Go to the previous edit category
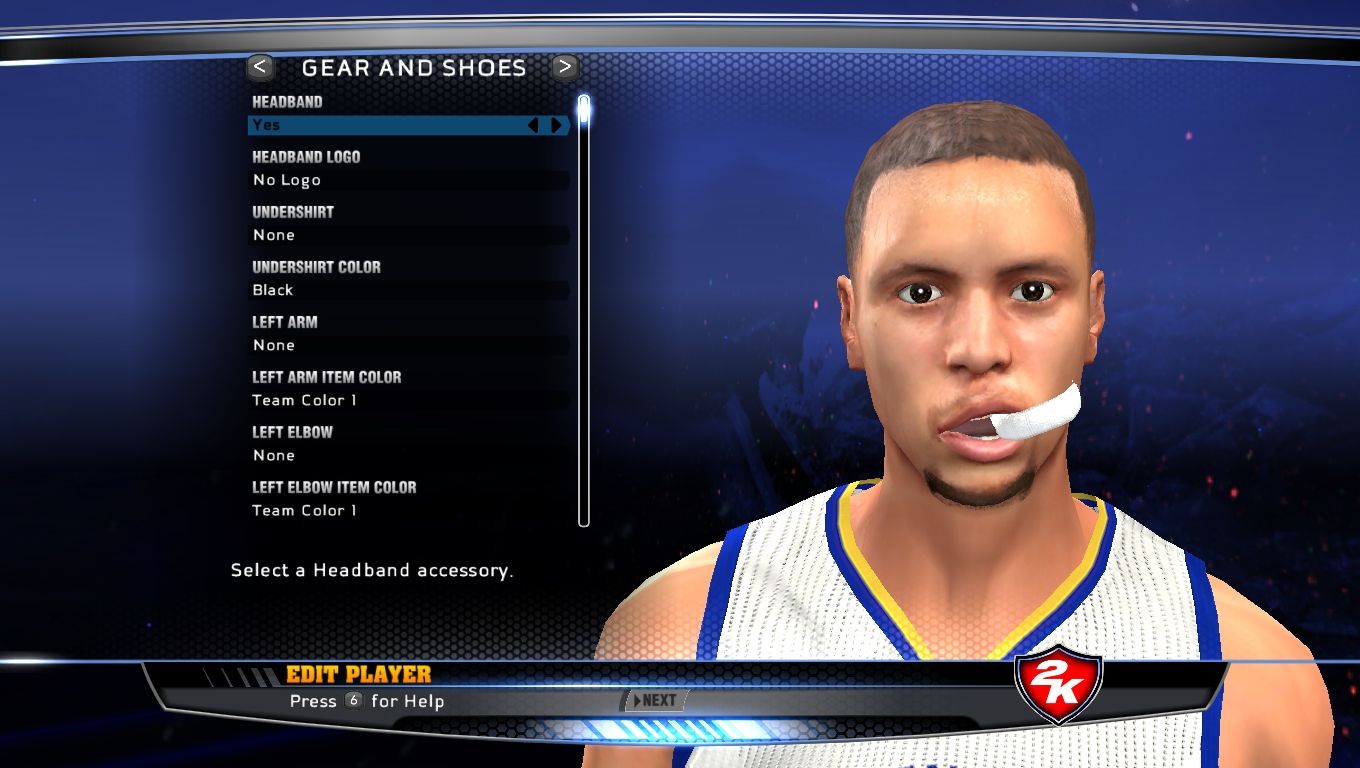Image resolution: width=1360 pixels, height=768 pixels. point(260,67)
